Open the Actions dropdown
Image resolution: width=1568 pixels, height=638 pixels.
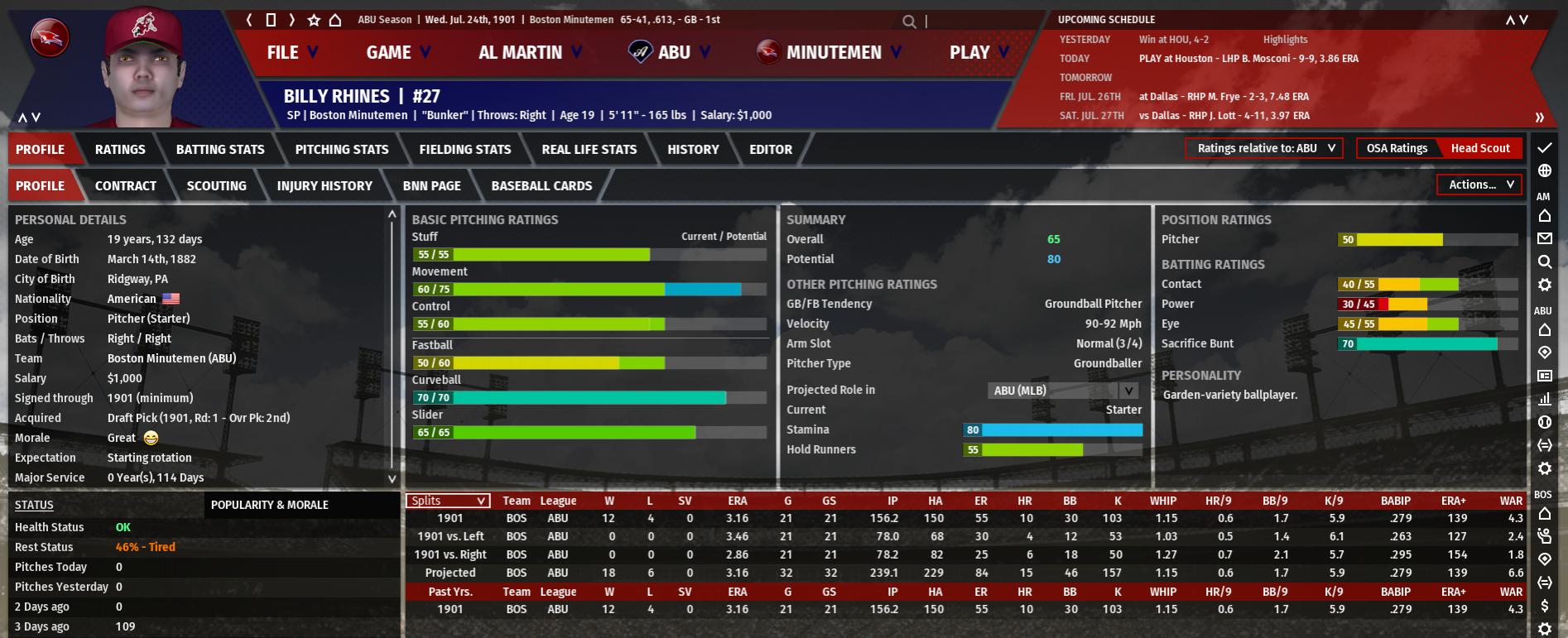1479,185
